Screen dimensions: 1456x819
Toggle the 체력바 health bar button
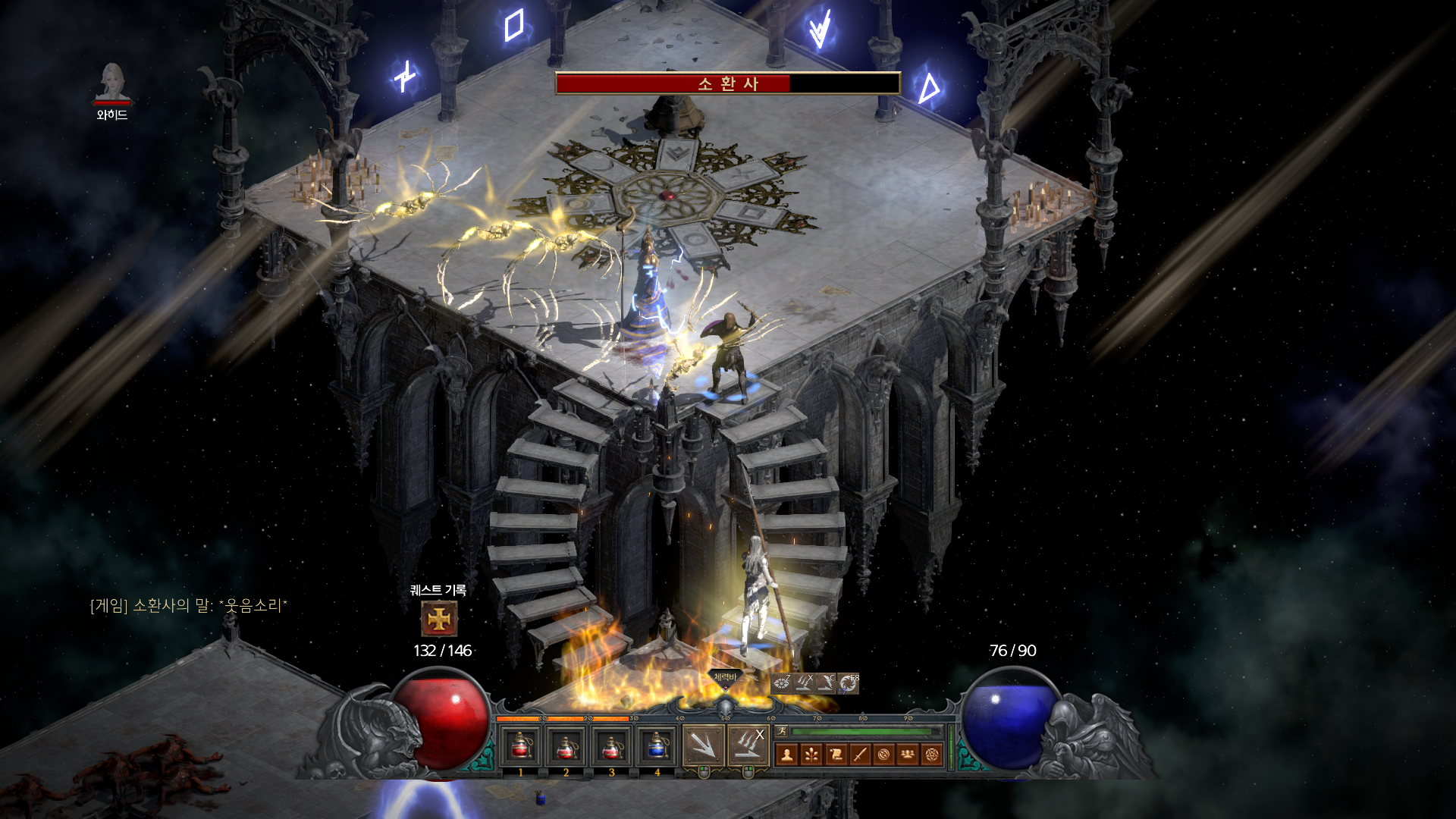tap(725, 678)
